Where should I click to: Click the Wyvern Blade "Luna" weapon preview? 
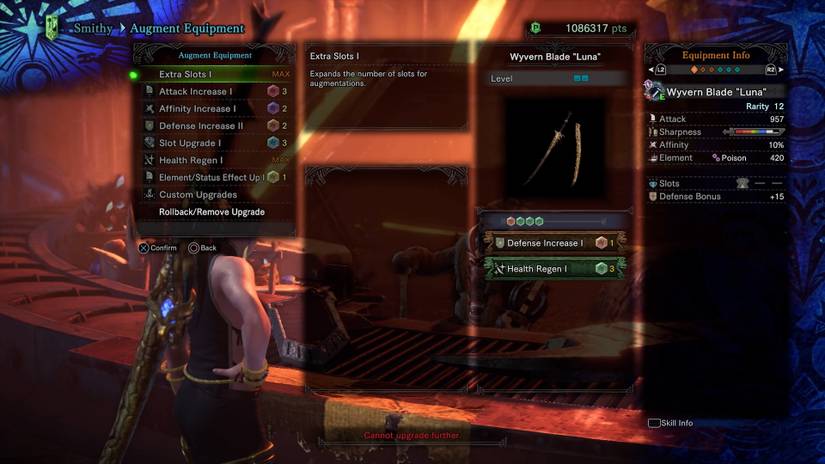click(x=554, y=148)
